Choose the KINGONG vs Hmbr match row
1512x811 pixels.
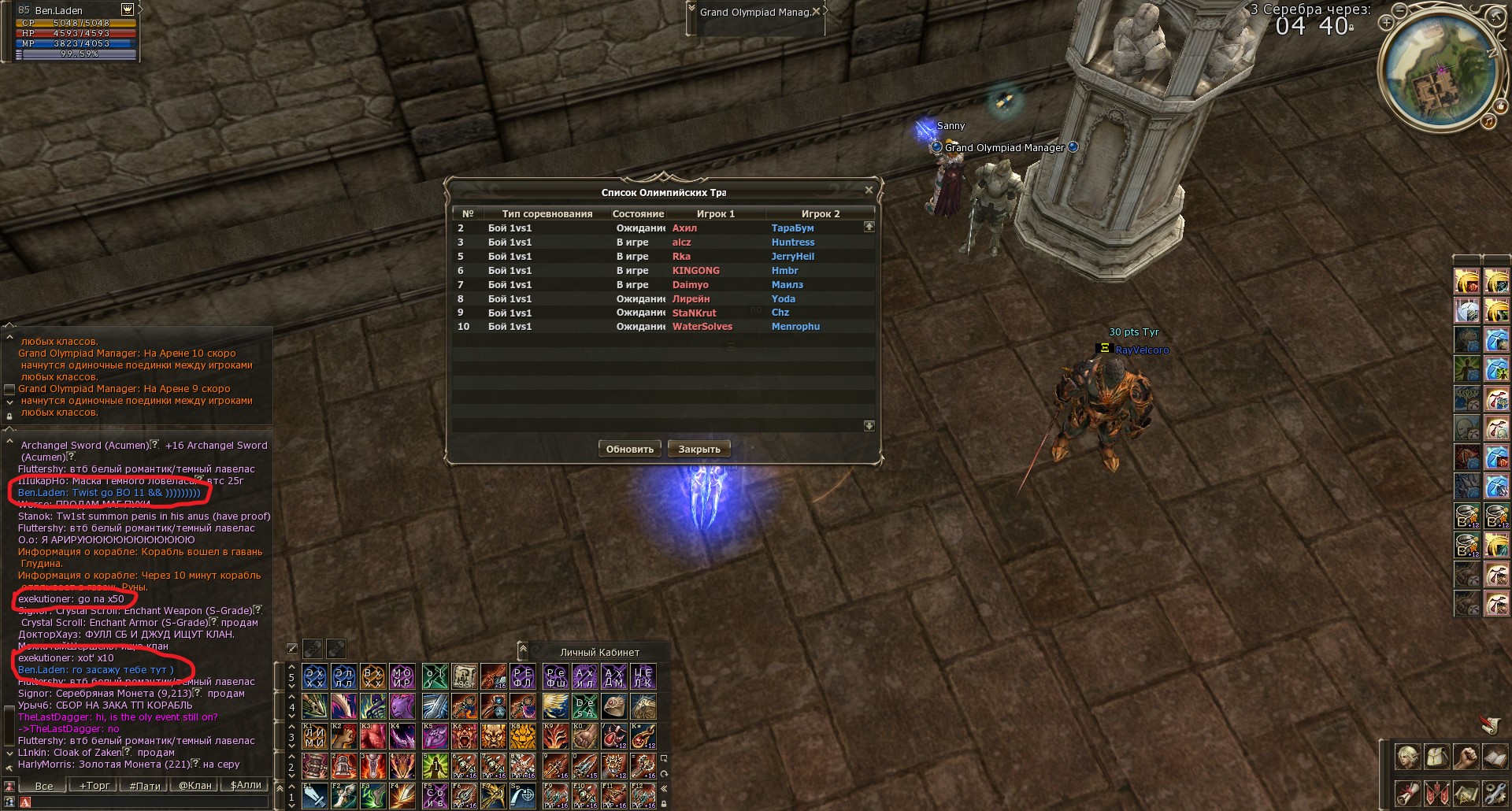point(661,271)
